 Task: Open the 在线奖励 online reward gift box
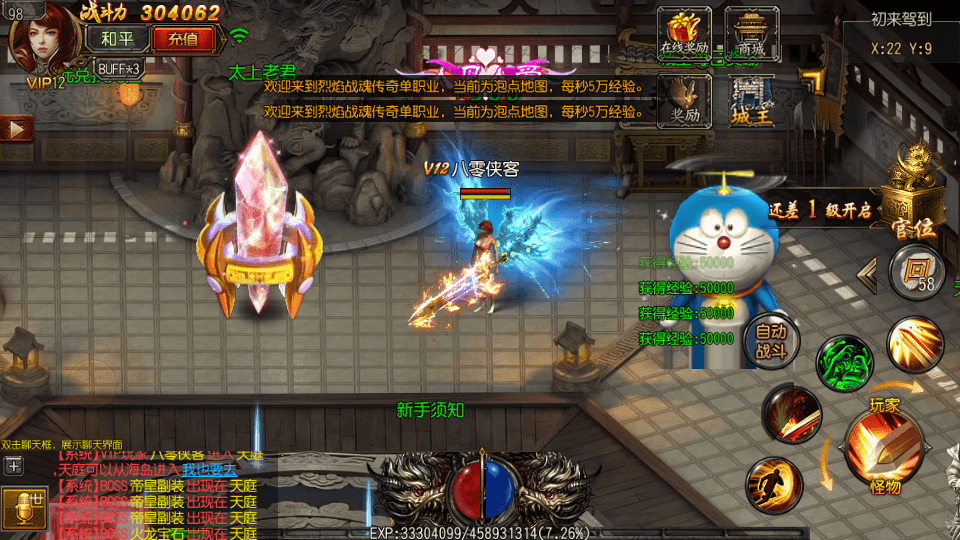point(684,31)
